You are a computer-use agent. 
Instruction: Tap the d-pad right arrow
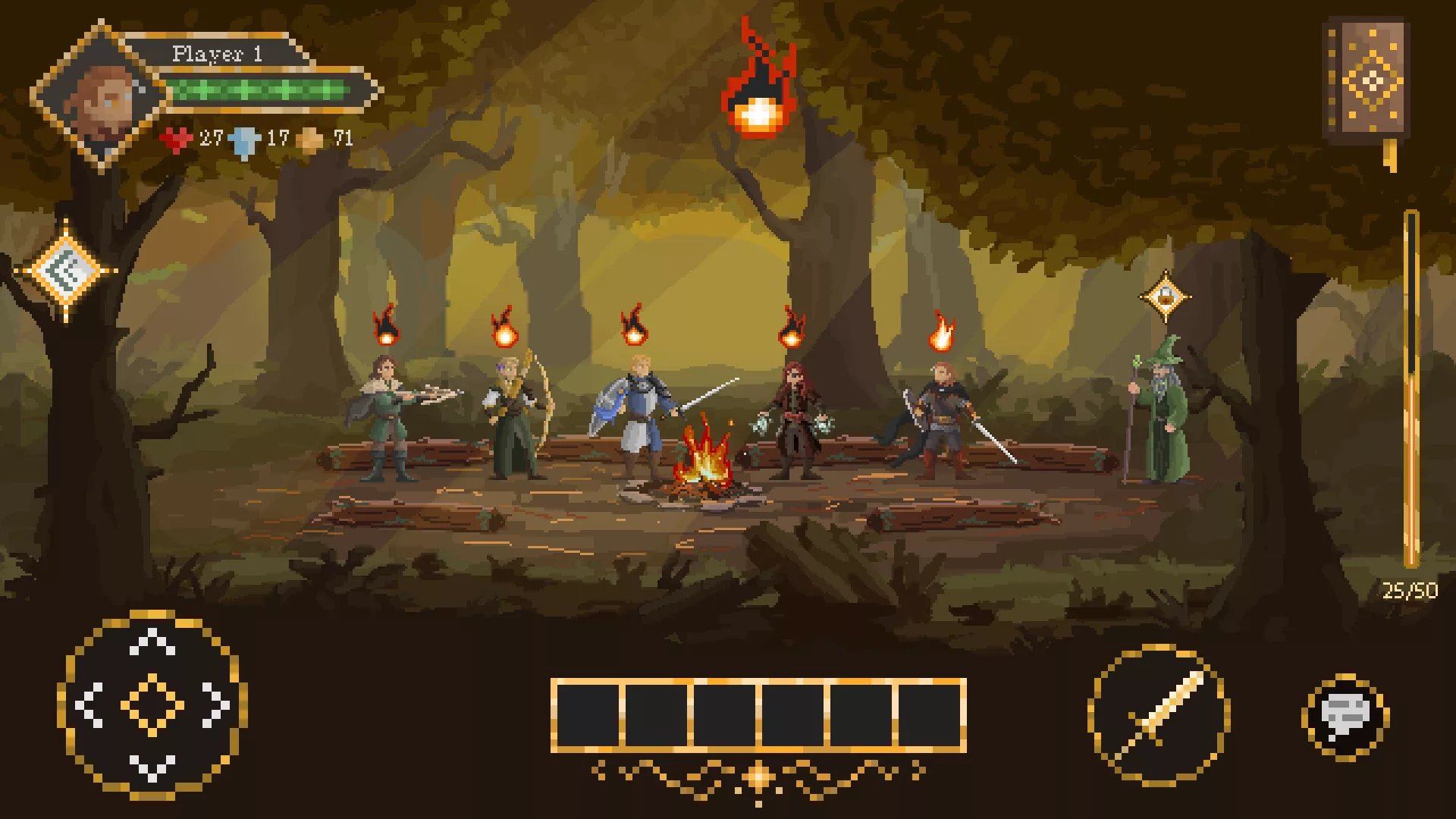point(216,705)
